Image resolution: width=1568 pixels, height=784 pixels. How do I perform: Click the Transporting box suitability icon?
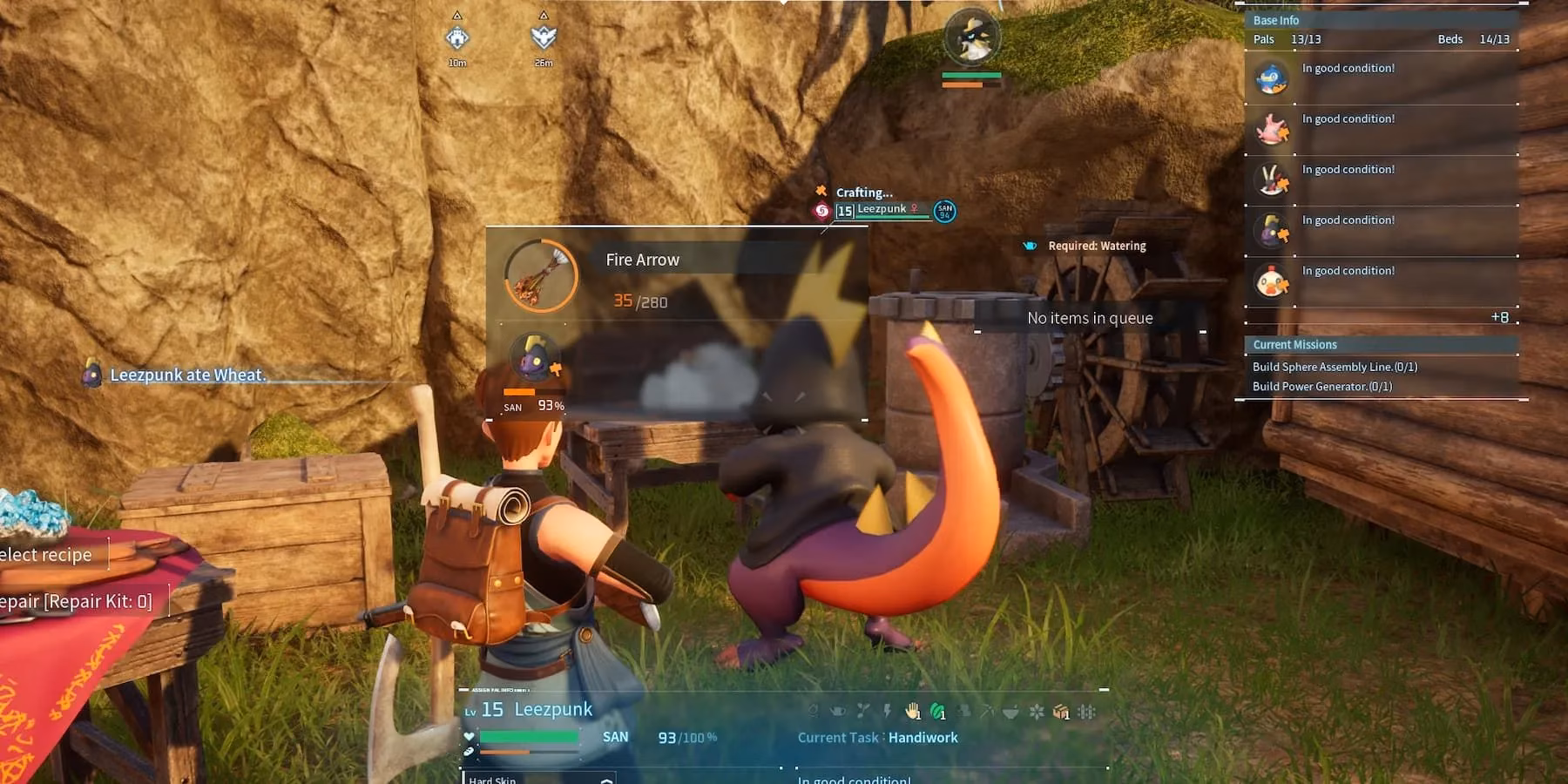coord(1060,712)
